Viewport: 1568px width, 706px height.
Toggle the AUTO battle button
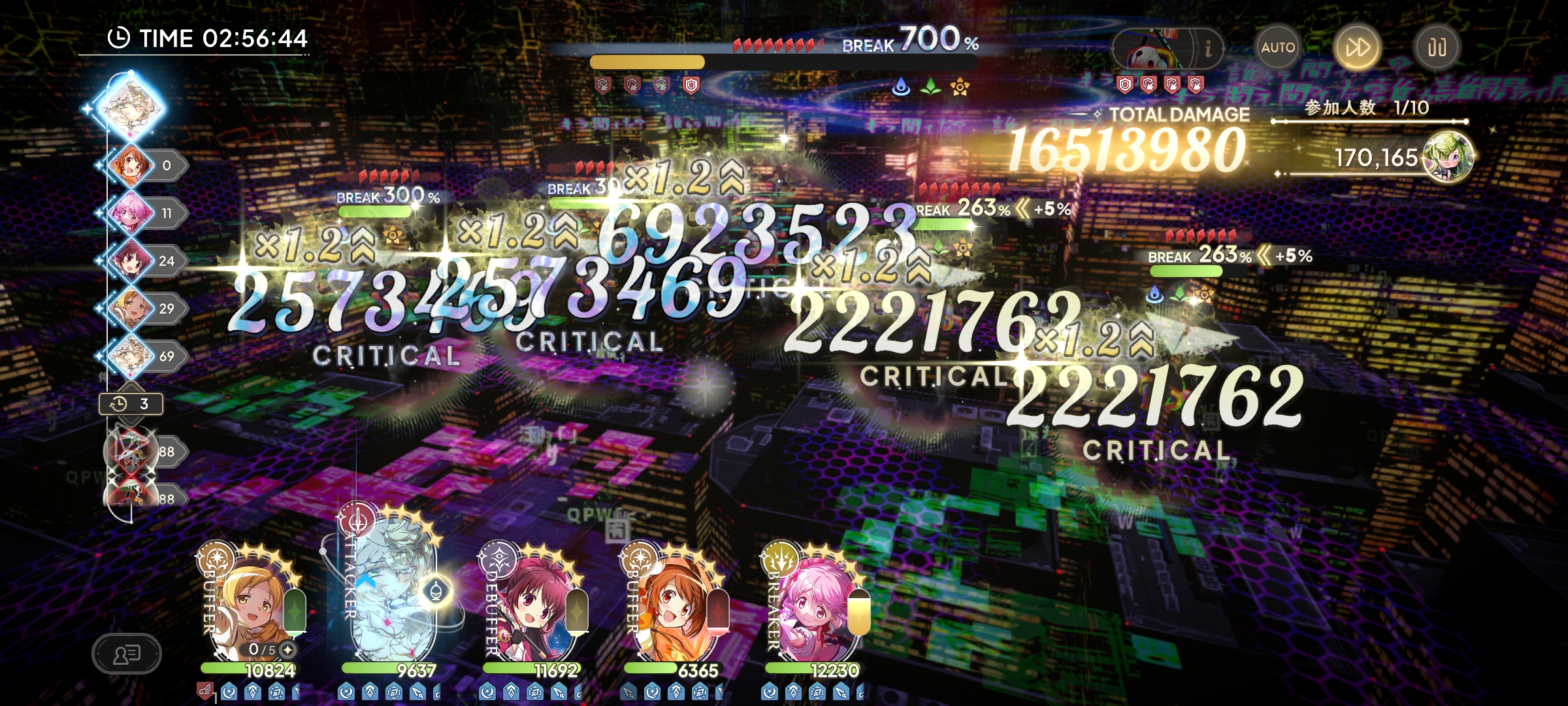1278,48
